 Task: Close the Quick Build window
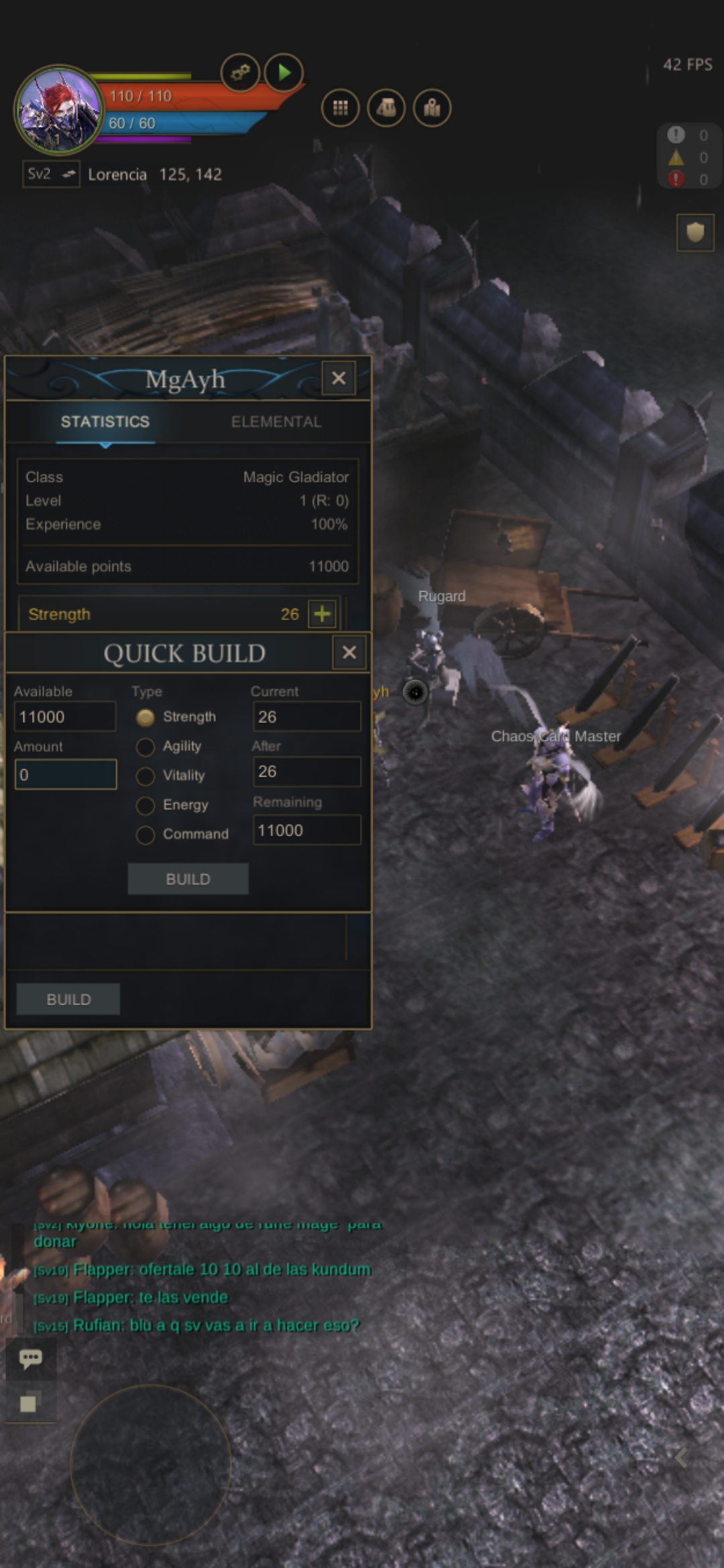(x=349, y=653)
